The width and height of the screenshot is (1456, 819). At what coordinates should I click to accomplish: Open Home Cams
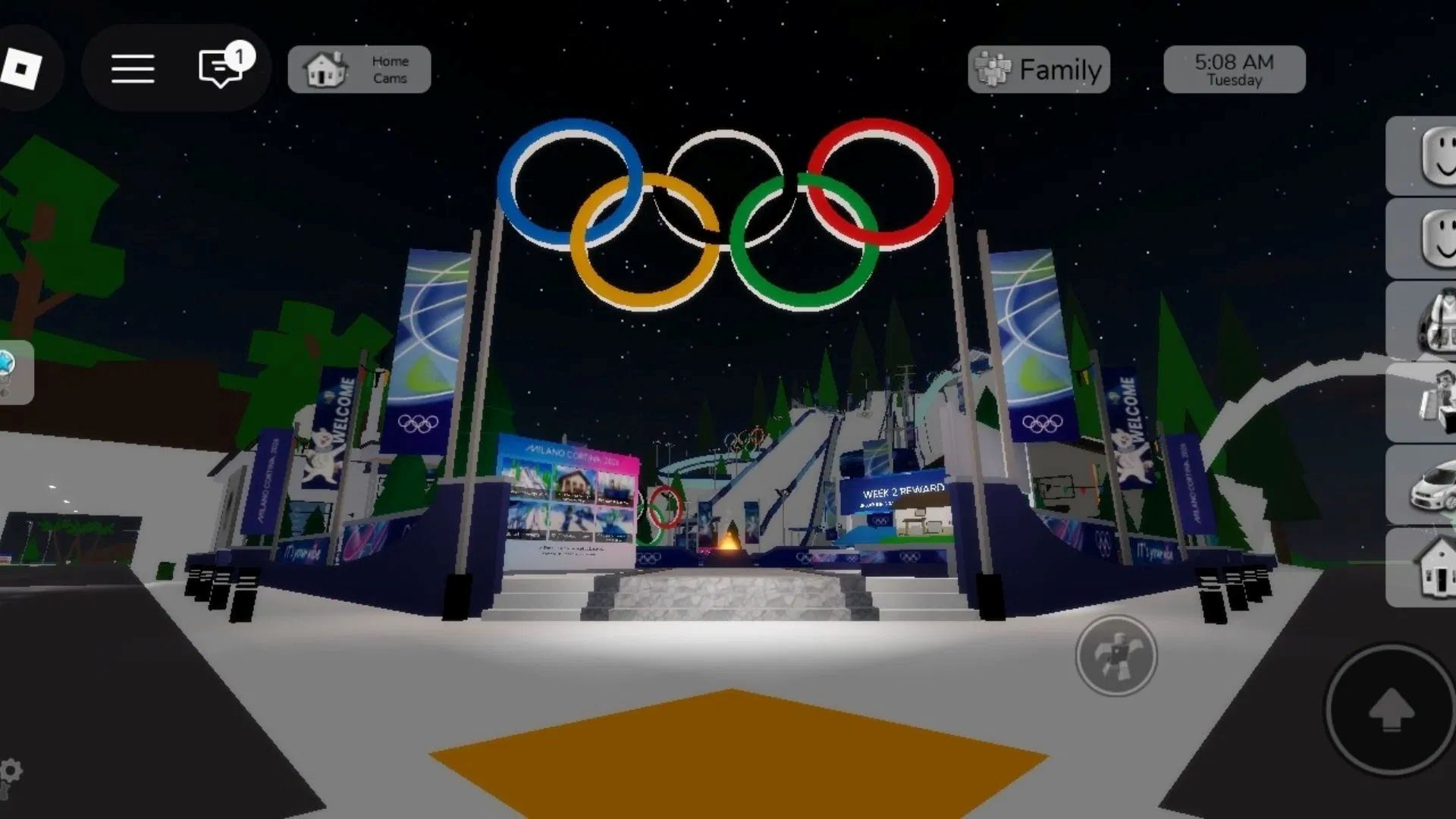pyautogui.click(x=358, y=68)
